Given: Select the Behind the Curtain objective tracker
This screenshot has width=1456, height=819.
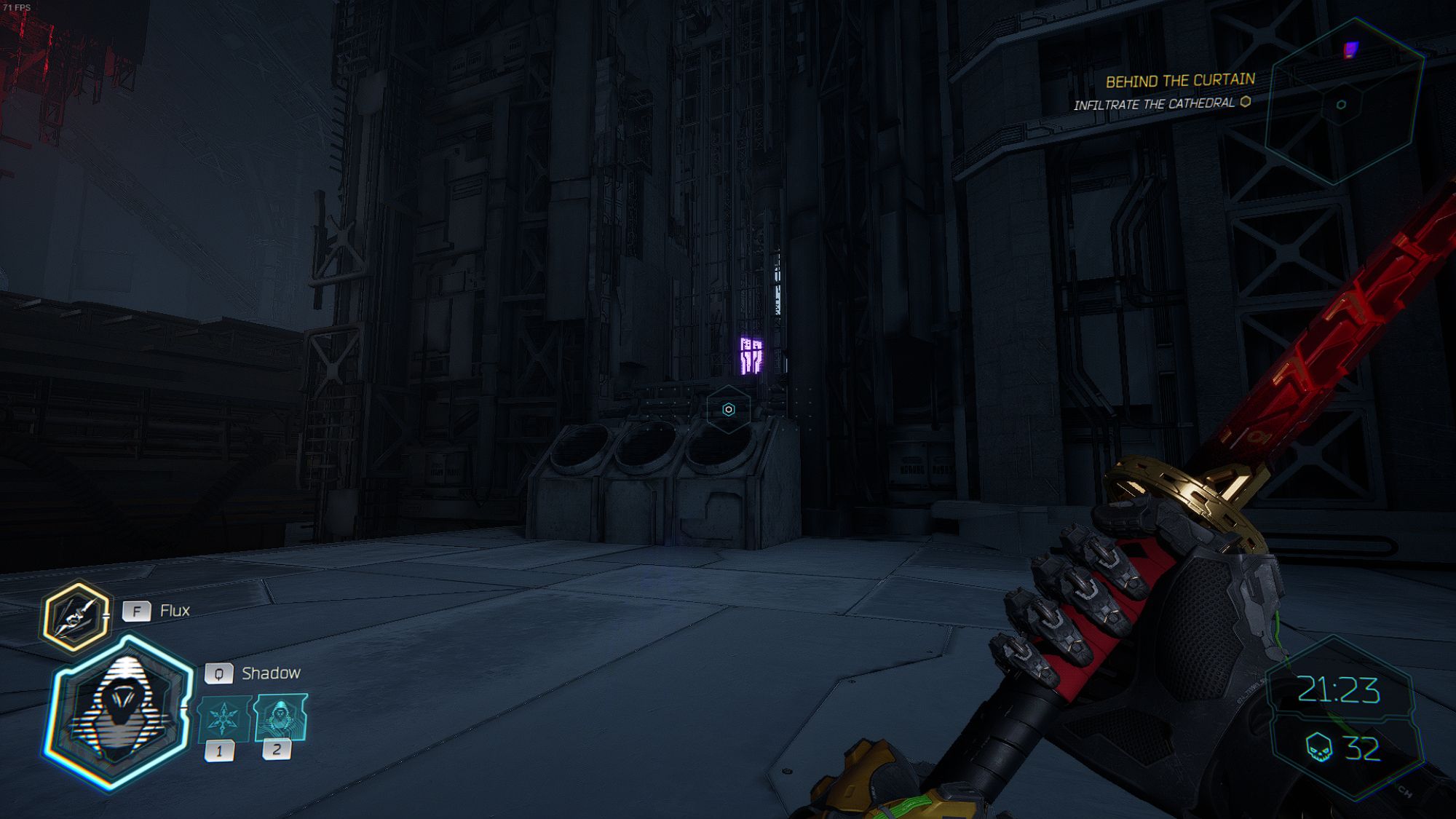Looking at the screenshot, I should pos(1179,80).
